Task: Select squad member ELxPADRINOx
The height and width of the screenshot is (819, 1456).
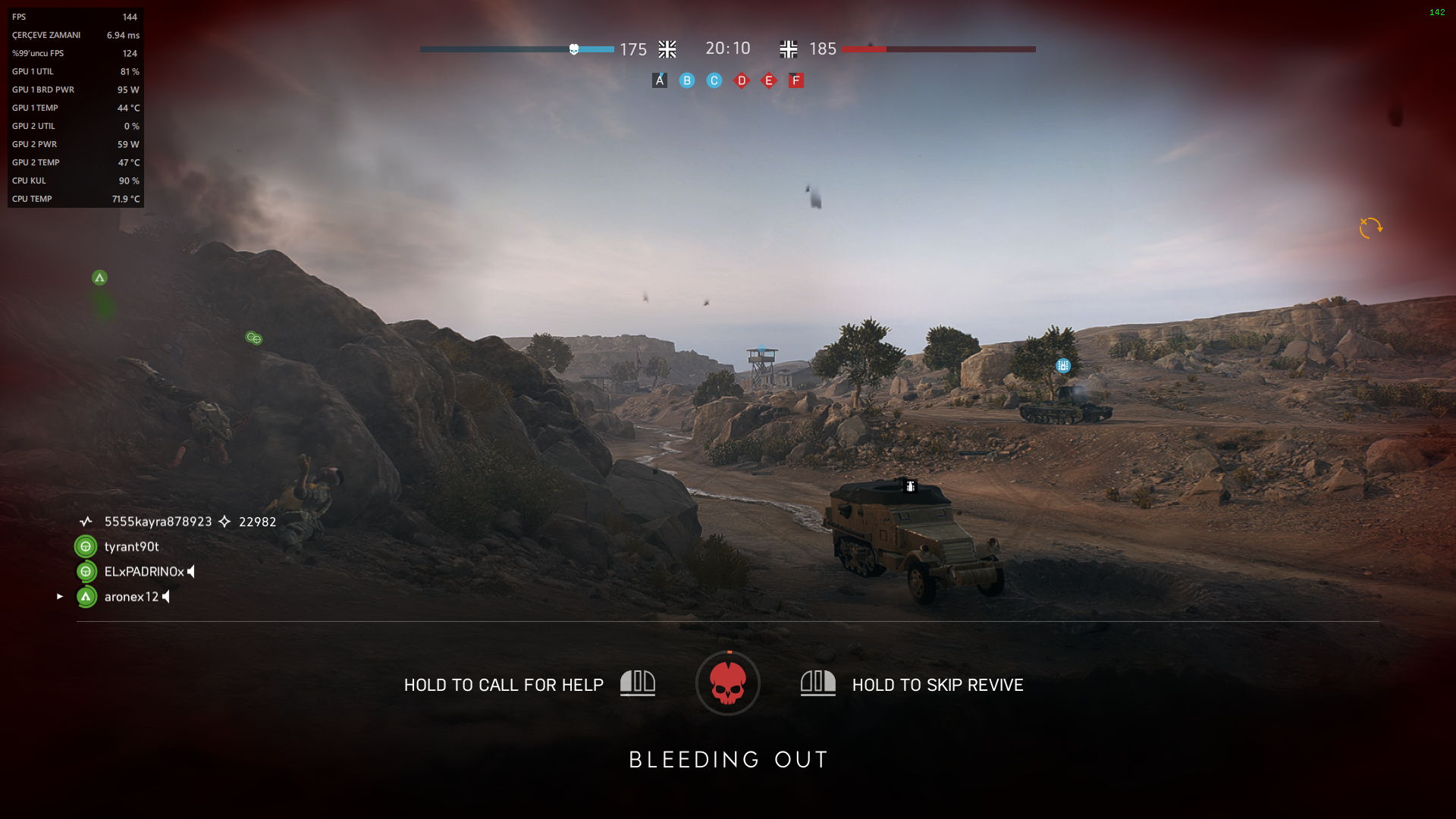Action: tap(144, 572)
